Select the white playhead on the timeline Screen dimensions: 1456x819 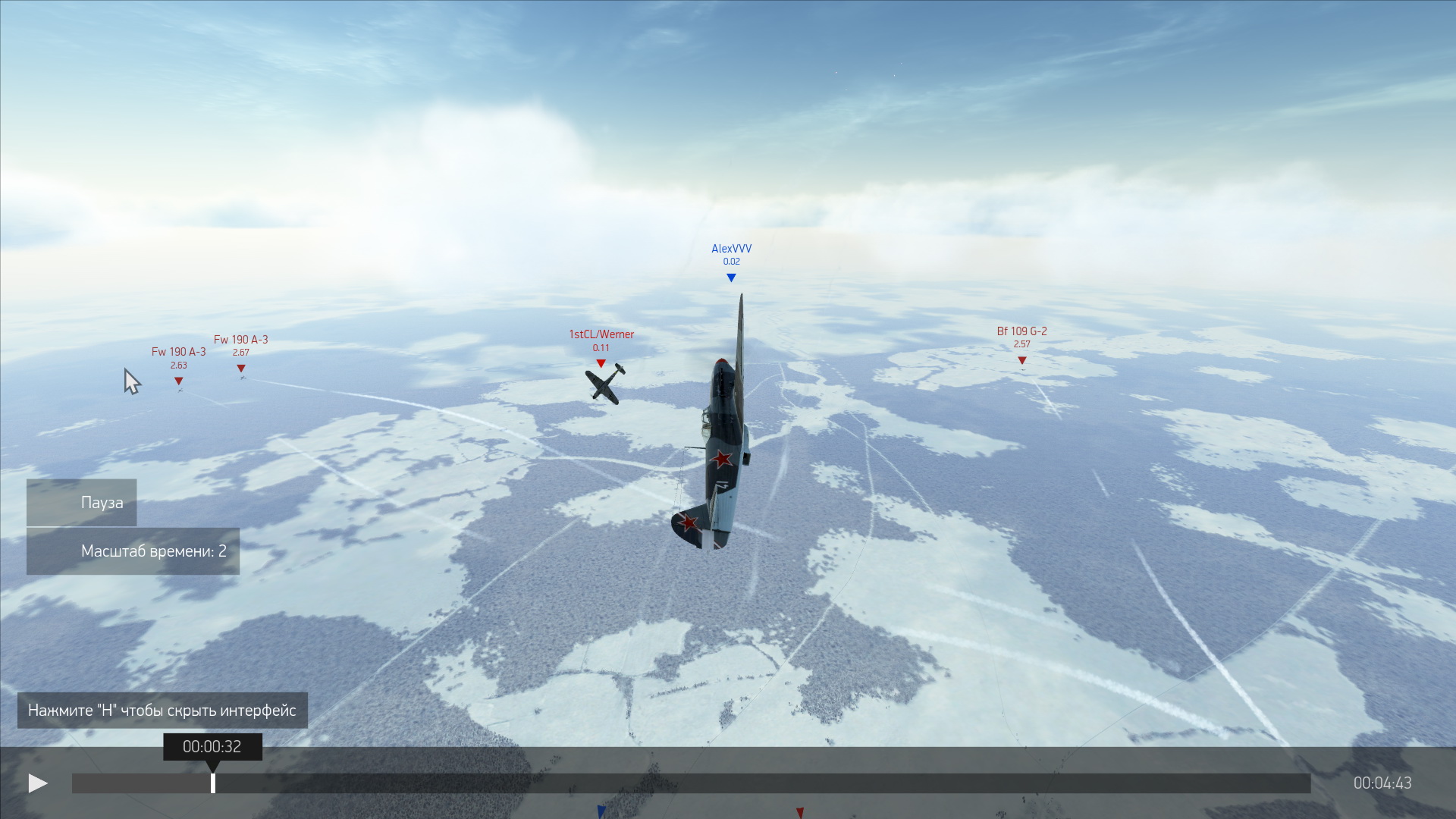213,783
